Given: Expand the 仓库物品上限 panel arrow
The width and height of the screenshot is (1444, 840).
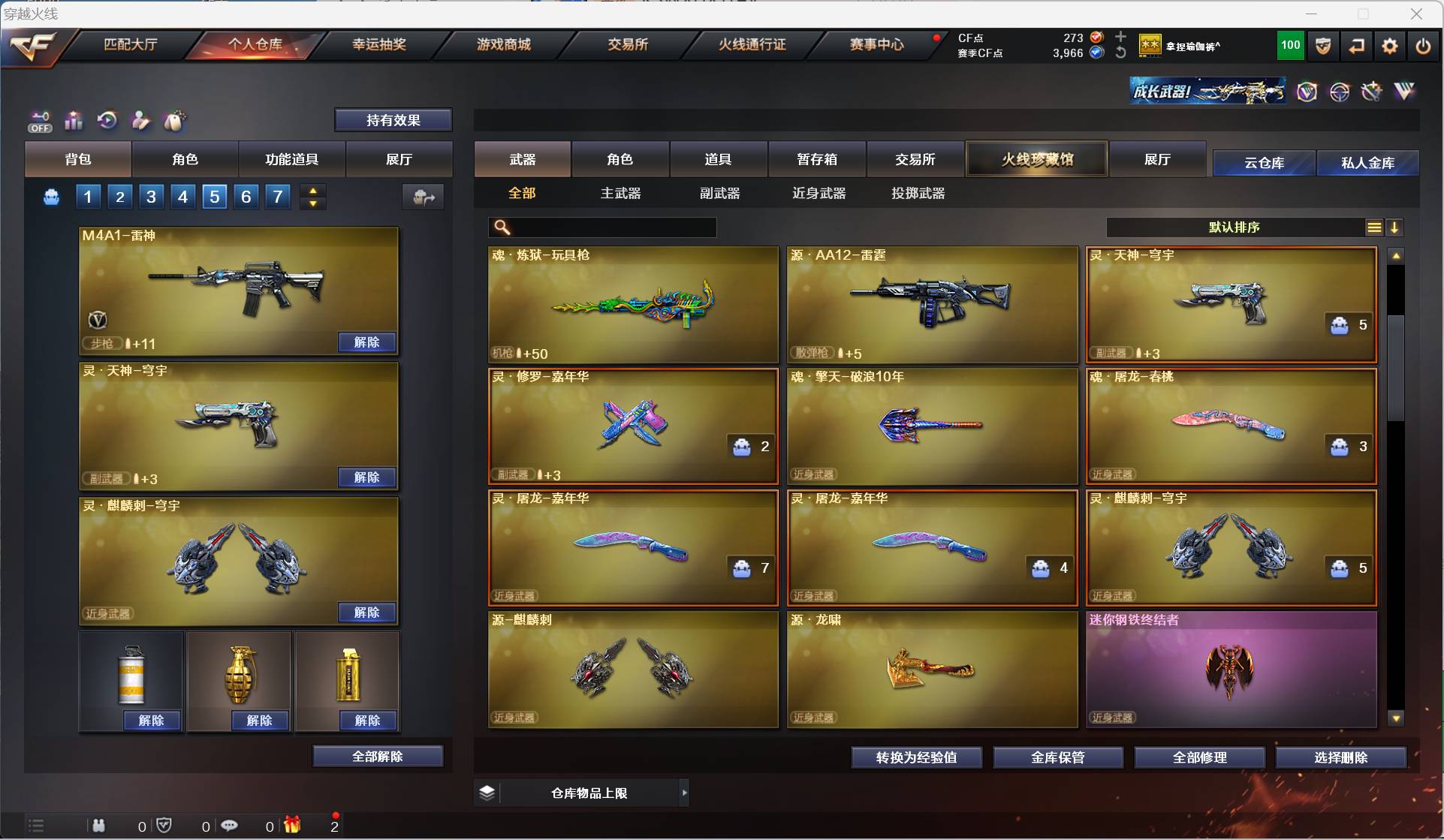Looking at the screenshot, I should click(x=684, y=792).
